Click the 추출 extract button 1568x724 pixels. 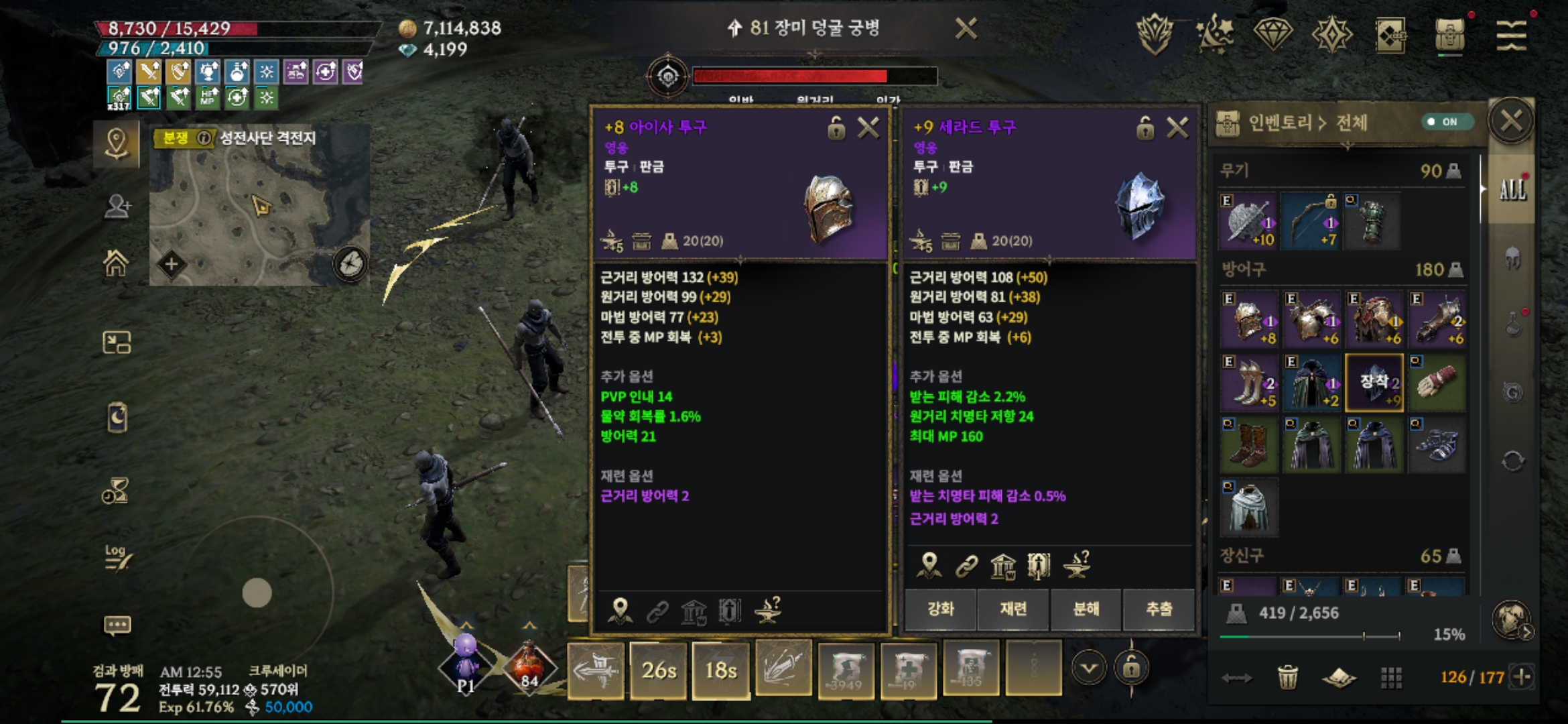click(x=1159, y=609)
